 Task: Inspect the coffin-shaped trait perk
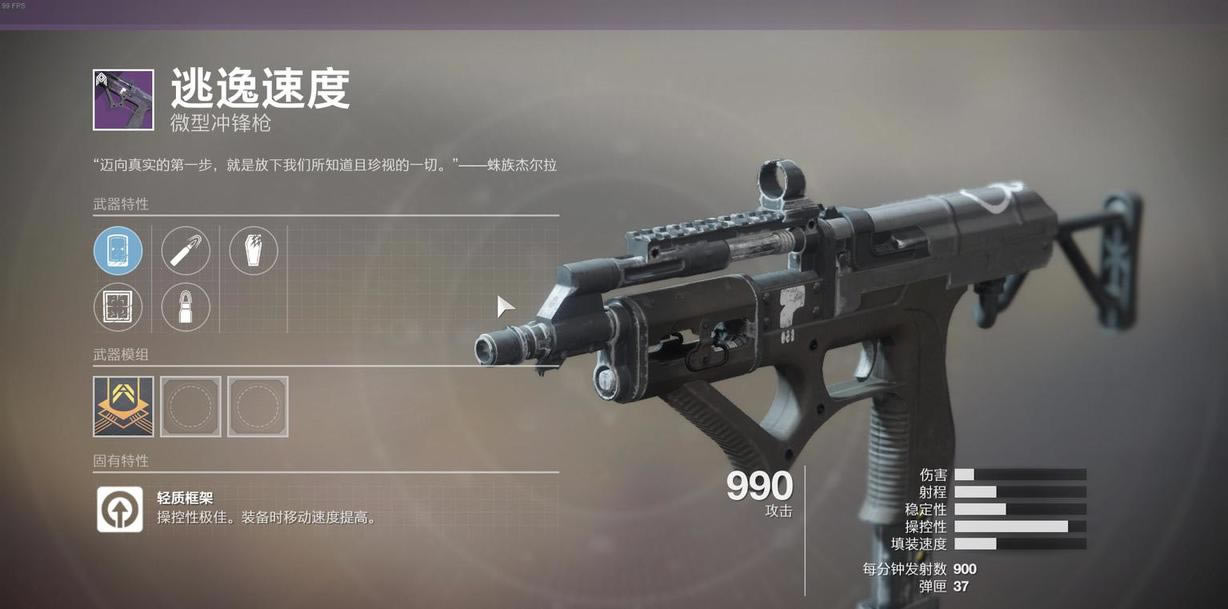[x=254, y=250]
